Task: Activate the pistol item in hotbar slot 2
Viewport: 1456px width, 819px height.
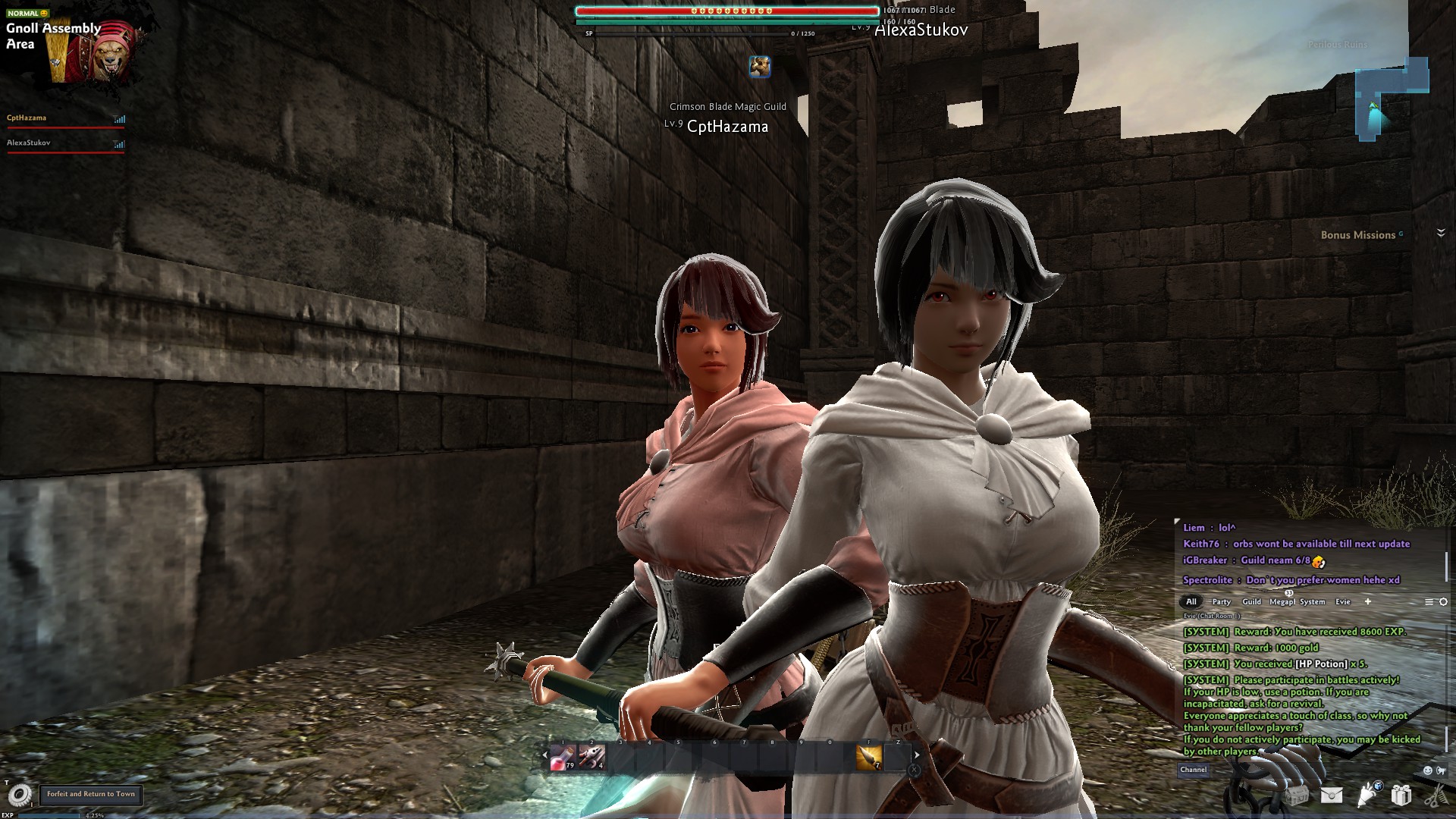Action: [x=591, y=756]
